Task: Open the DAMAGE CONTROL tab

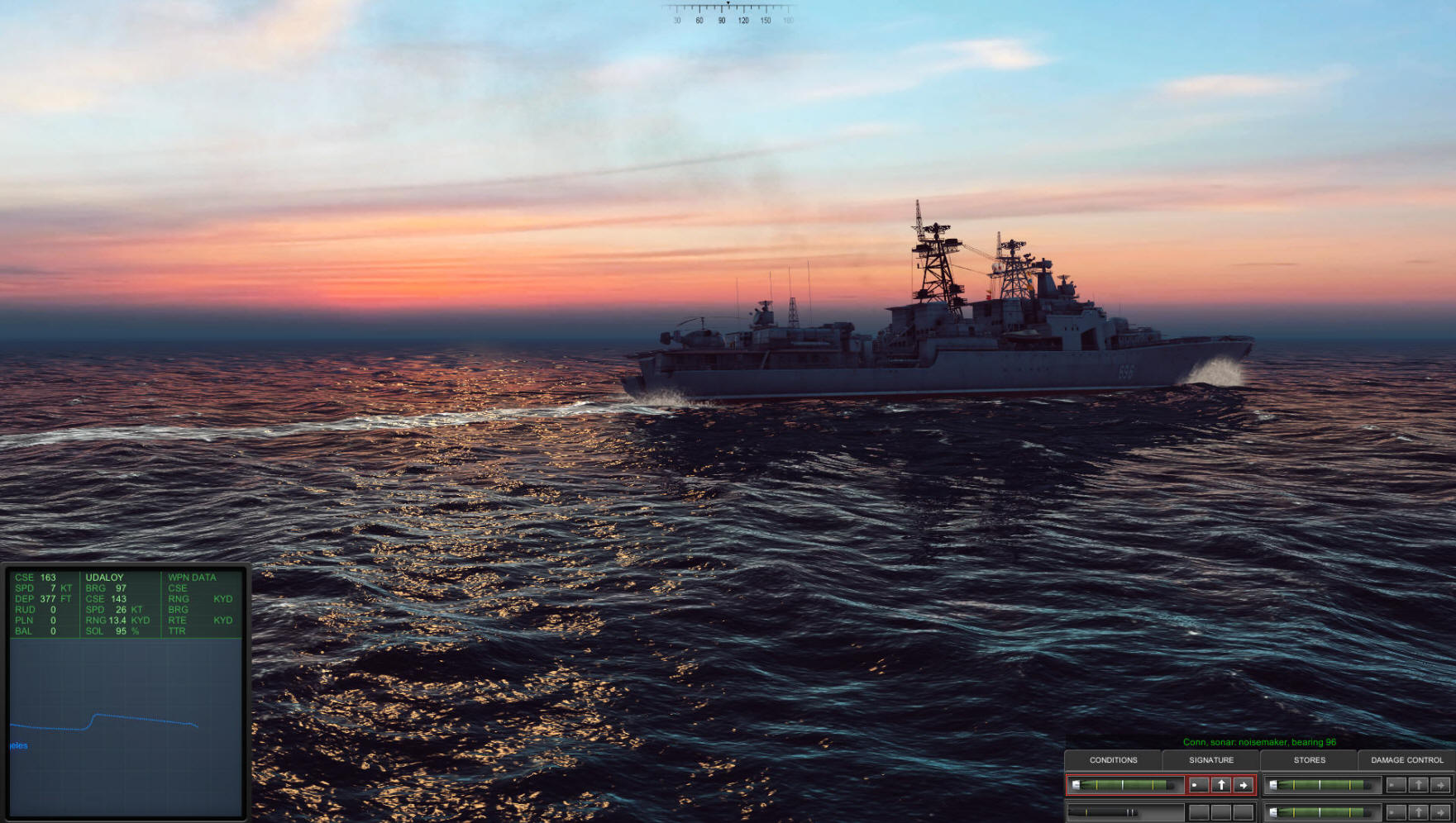Action: [x=1407, y=760]
